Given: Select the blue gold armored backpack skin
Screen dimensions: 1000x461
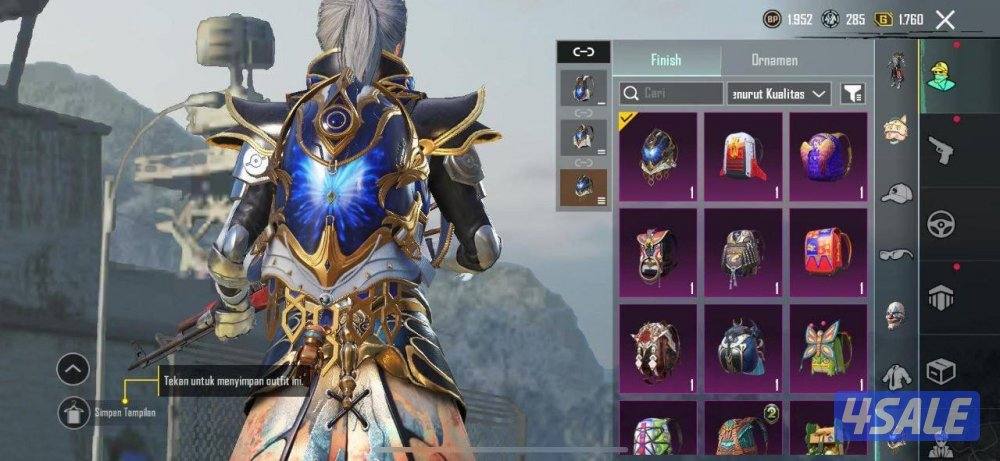Looking at the screenshot, I should (657, 156).
